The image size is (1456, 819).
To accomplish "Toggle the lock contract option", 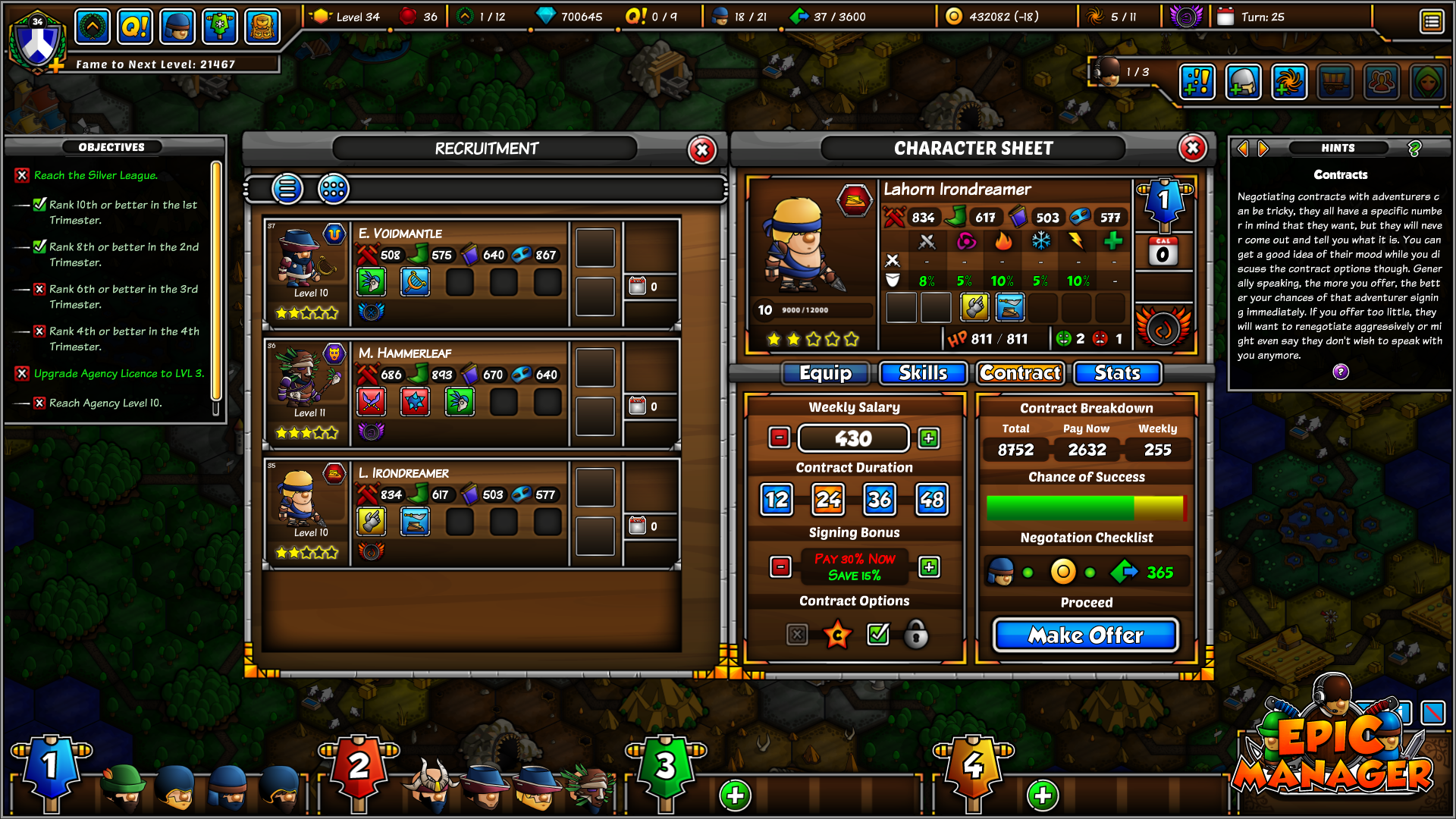I will click(x=917, y=635).
